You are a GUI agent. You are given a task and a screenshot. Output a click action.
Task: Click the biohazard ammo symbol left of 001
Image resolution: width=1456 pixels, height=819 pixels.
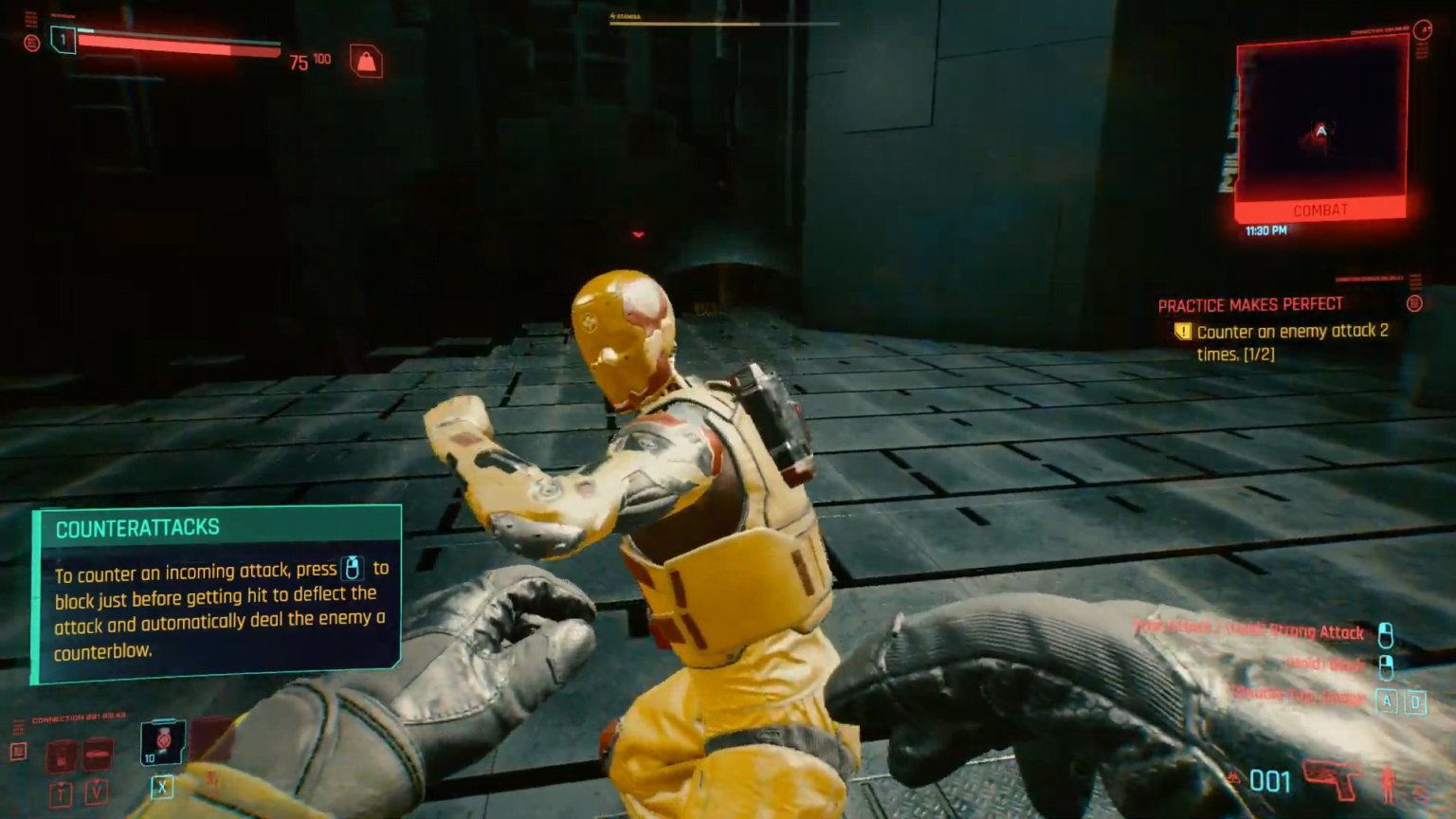pos(1233,777)
